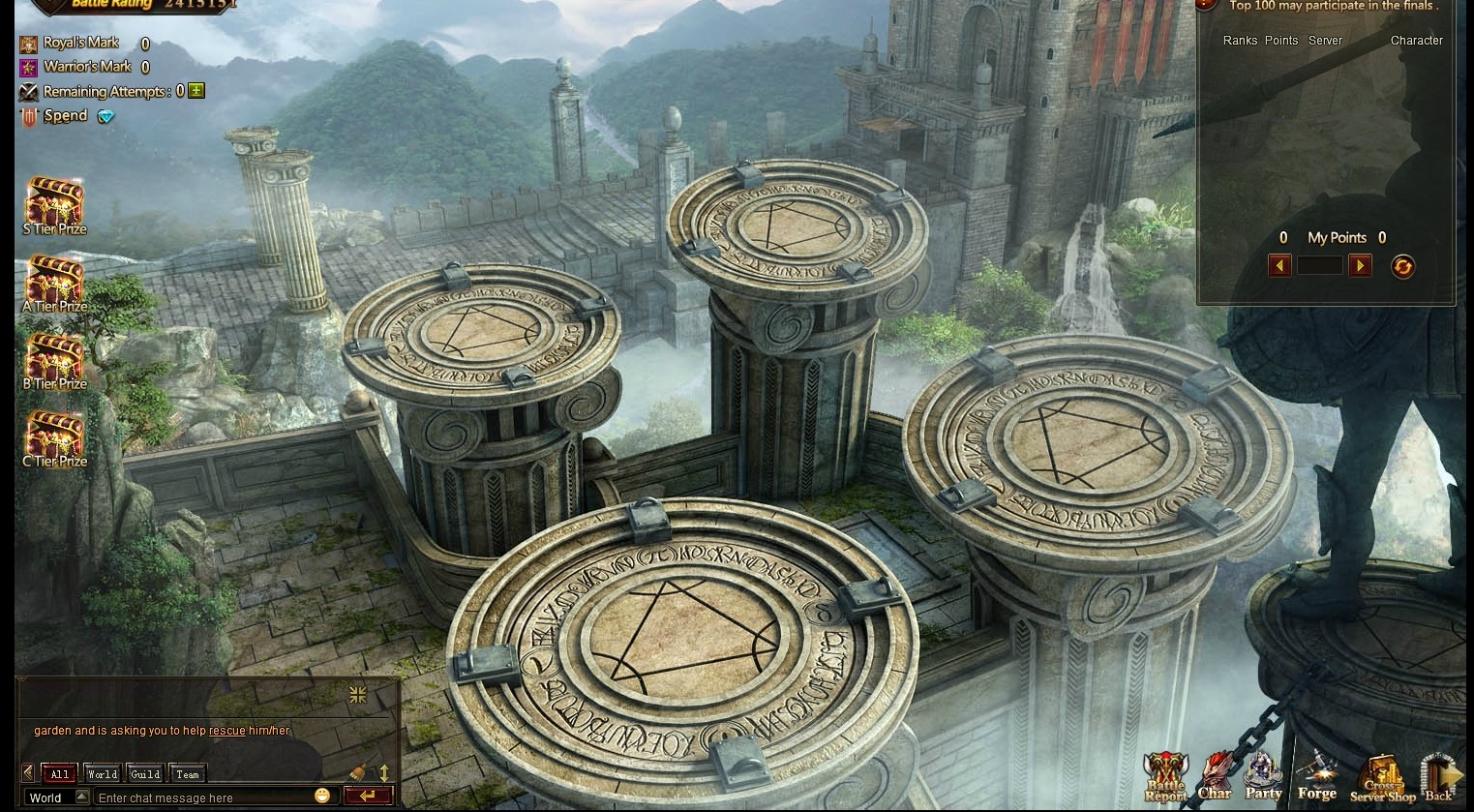Open the Party menu
This screenshot has width=1474, height=812.
pyautogui.click(x=1263, y=776)
